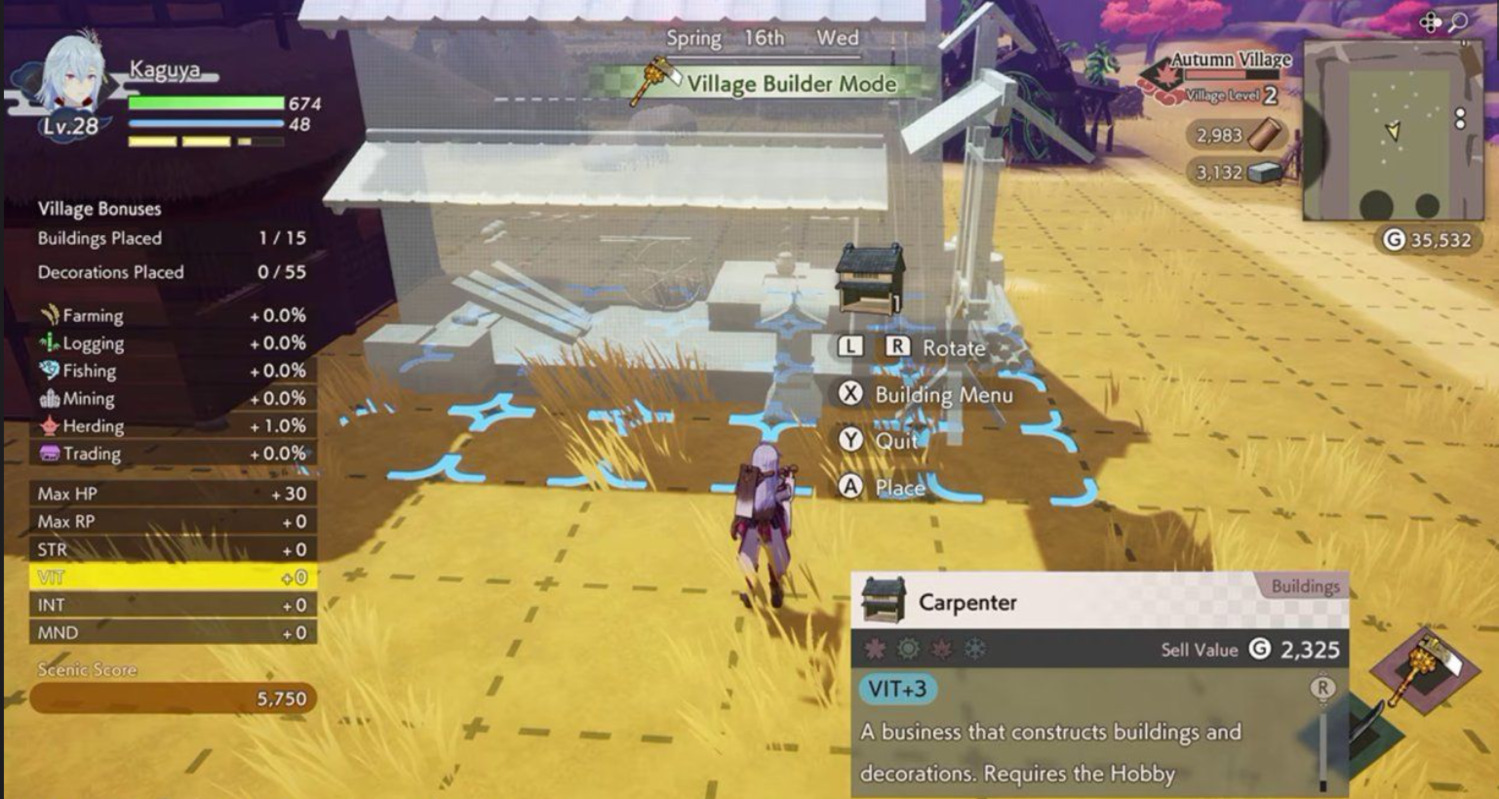Open the village minimap
The image size is (1499, 799).
[1393, 130]
